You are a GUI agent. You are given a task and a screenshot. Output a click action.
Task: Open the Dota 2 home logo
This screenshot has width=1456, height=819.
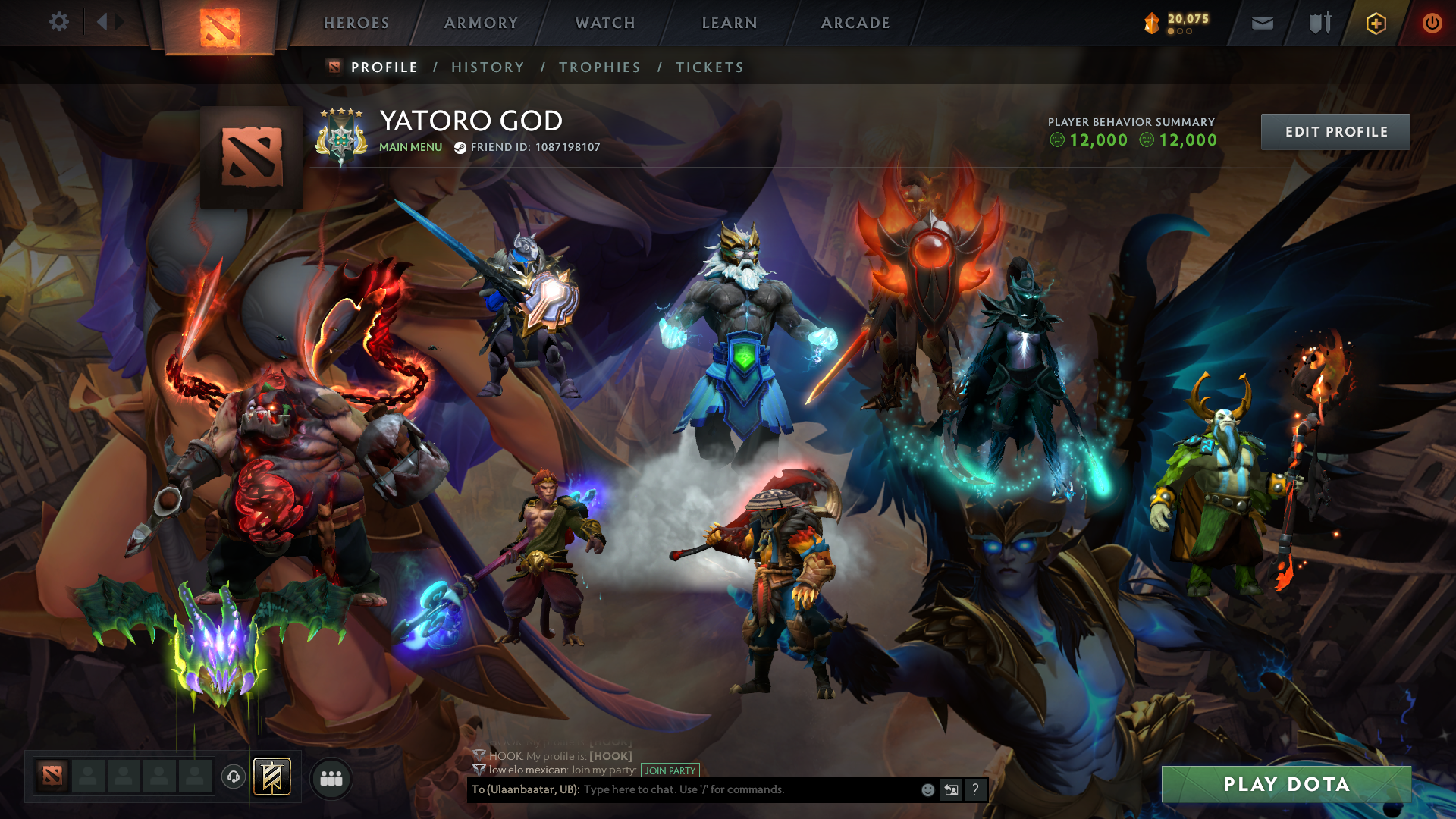tap(220, 23)
